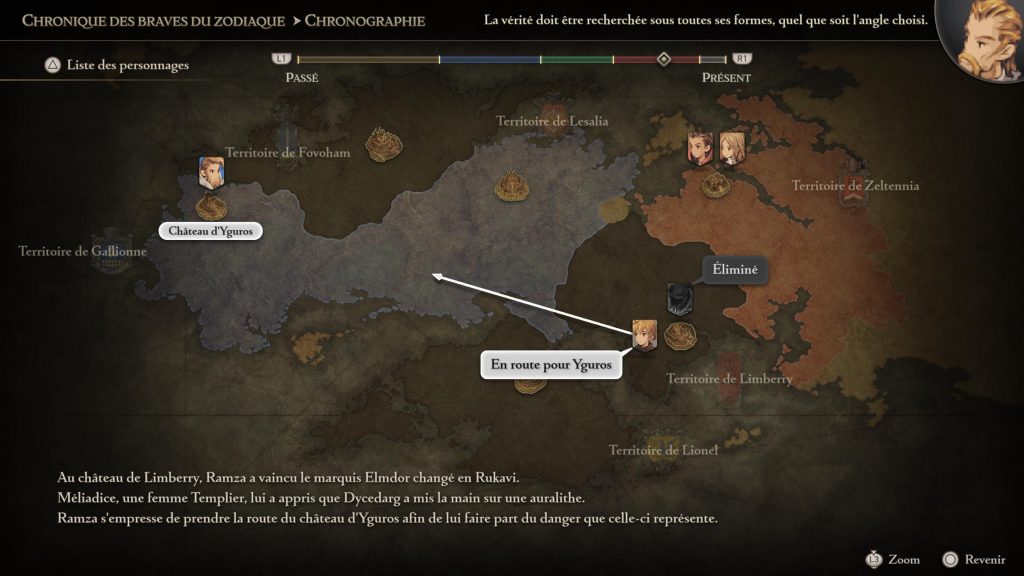Jump to the yellow timeline segment

coord(368,60)
